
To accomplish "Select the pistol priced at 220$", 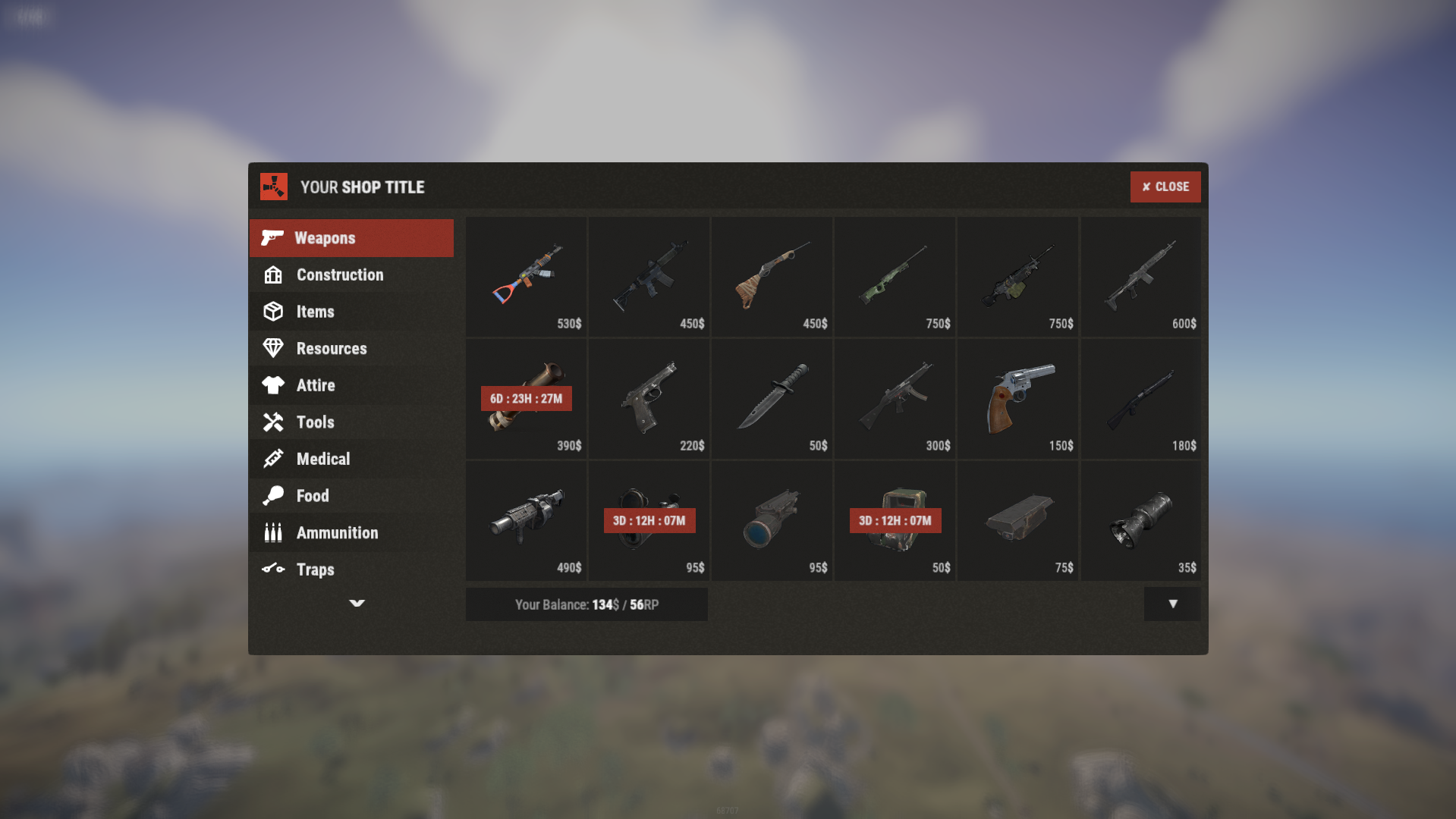I will coord(649,399).
